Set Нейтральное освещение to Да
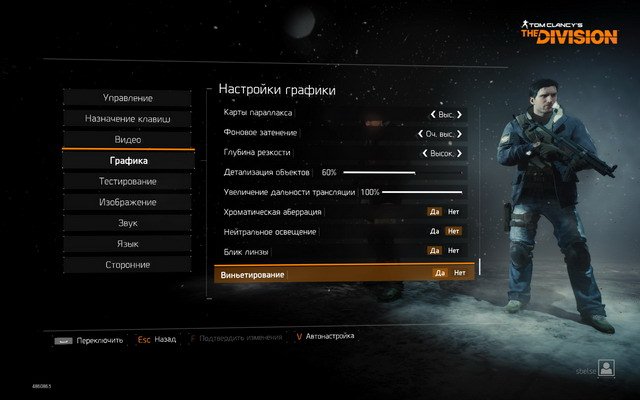640x400 pixels. [434, 231]
